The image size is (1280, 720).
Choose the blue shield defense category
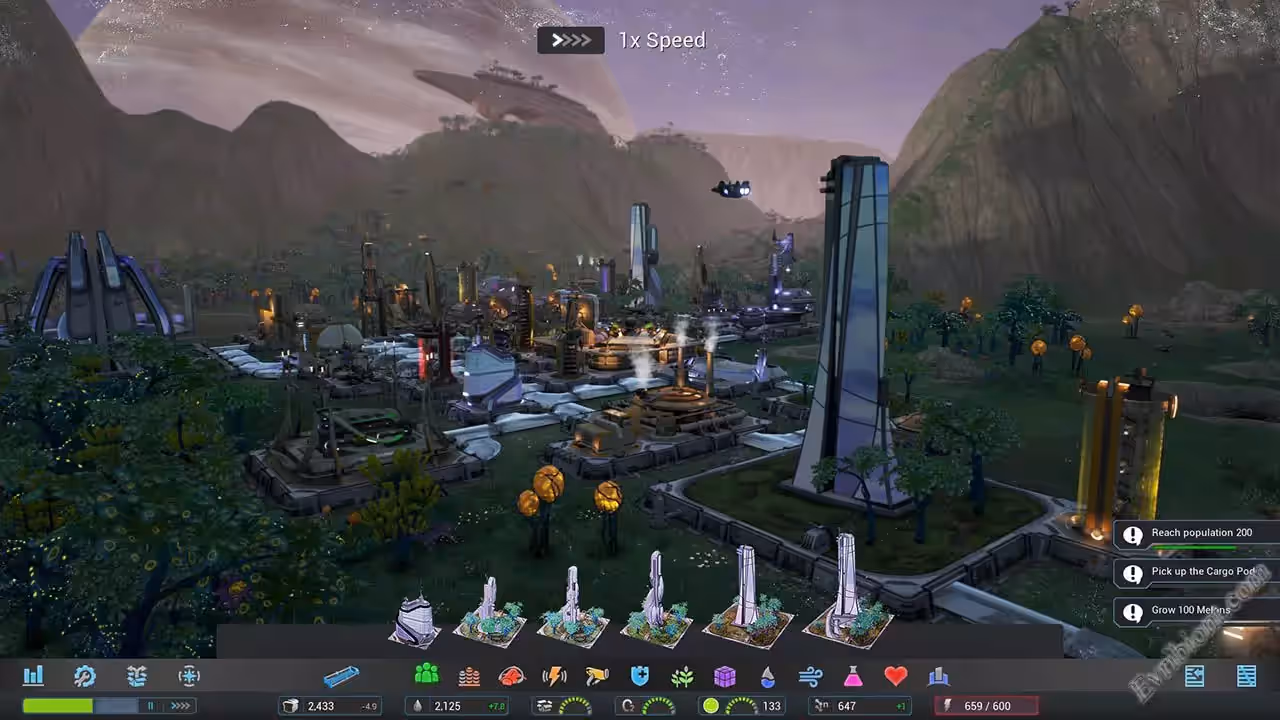pos(640,676)
